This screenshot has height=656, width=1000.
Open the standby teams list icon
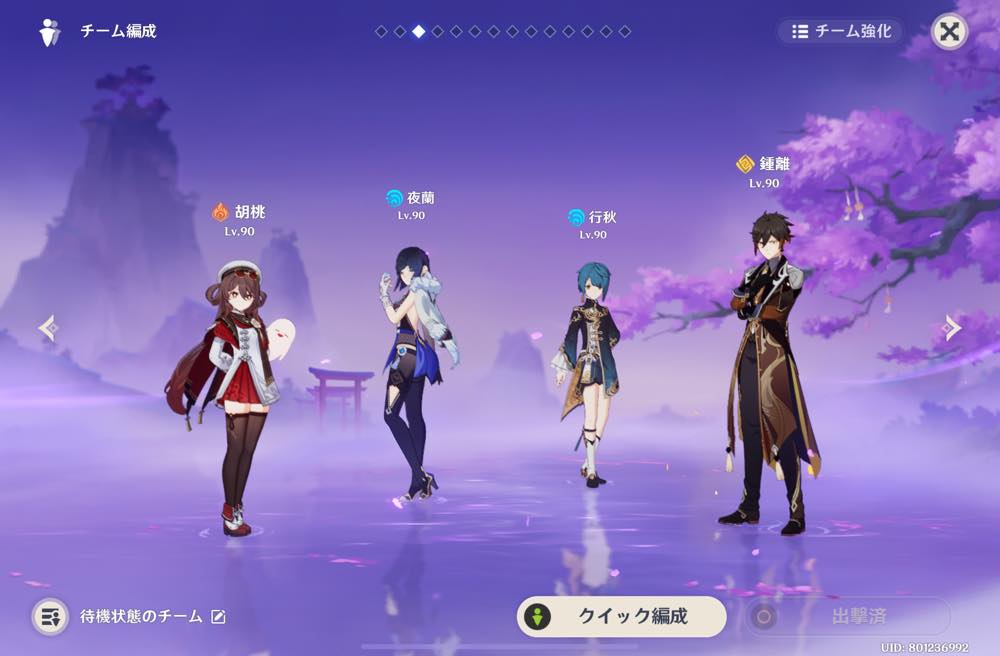(50, 616)
